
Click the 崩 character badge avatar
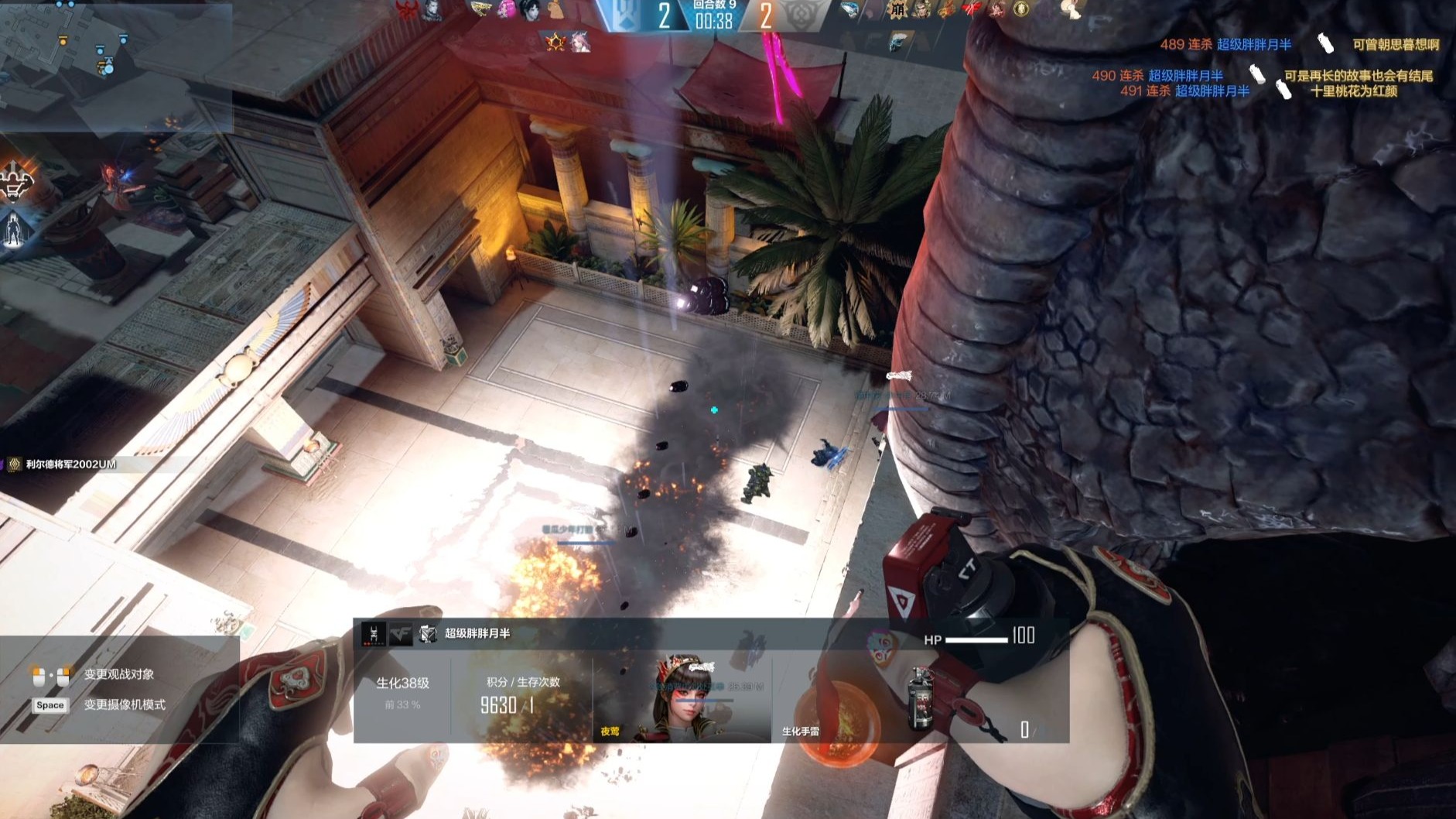pyautogui.click(x=897, y=10)
